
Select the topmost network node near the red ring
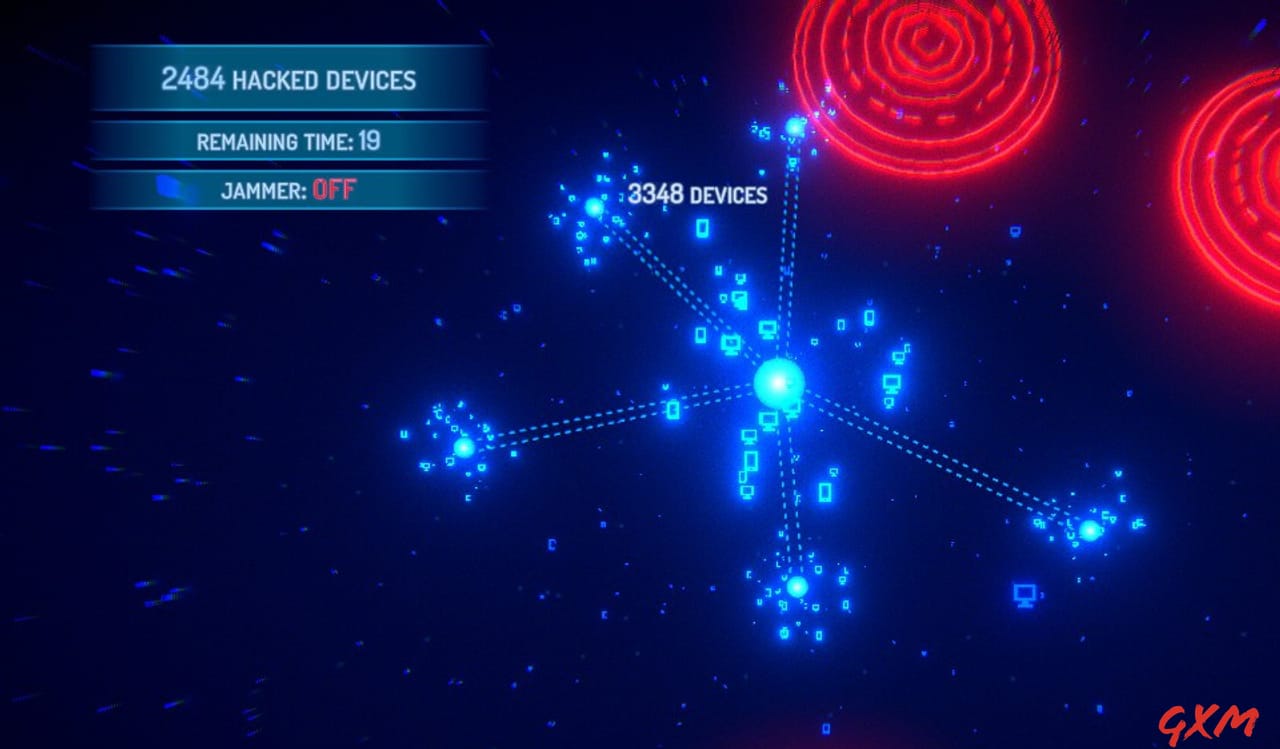pos(793,127)
